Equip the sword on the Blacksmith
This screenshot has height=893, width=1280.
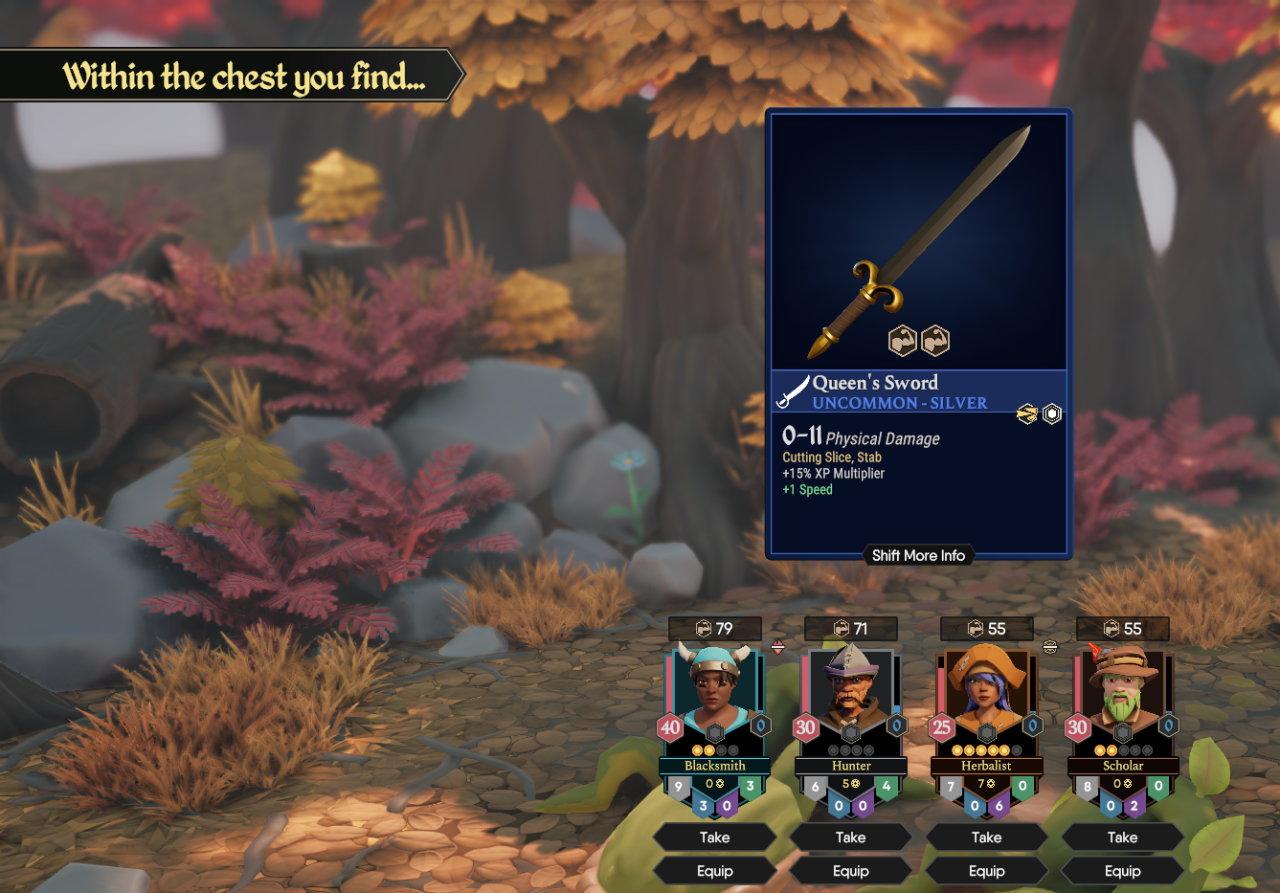point(715,871)
